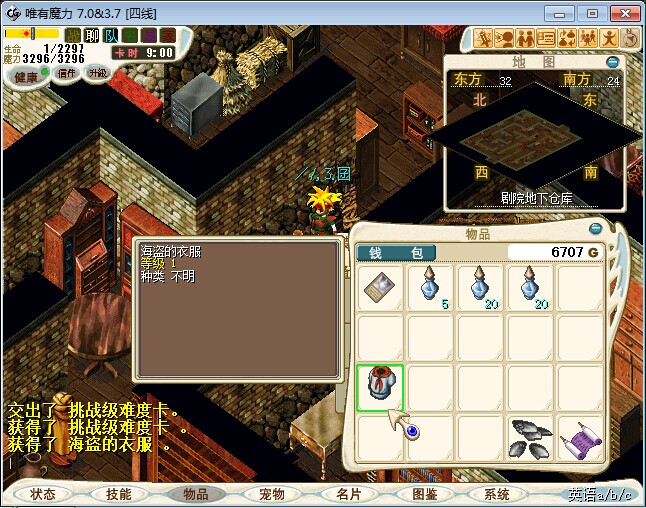Show the 图鉴 encyclopedia menu
The height and width of the screenshot is (508, 646).
pyautogui.click(x=424, y=494)
